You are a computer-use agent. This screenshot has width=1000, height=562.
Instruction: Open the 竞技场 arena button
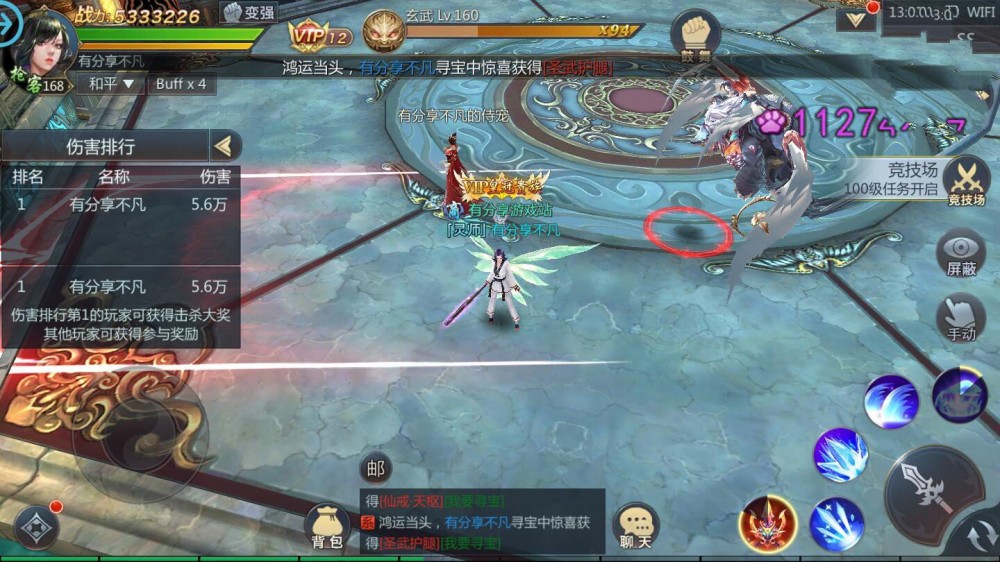point(966,183)
